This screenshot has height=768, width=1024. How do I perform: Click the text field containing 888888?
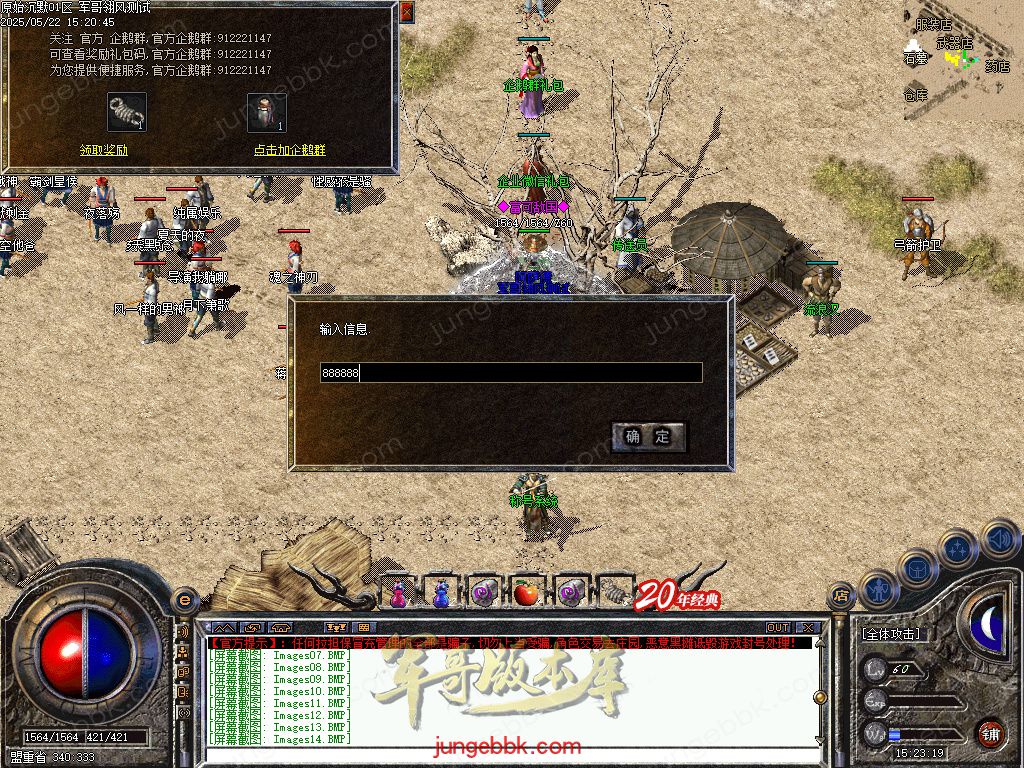(510, 373)
